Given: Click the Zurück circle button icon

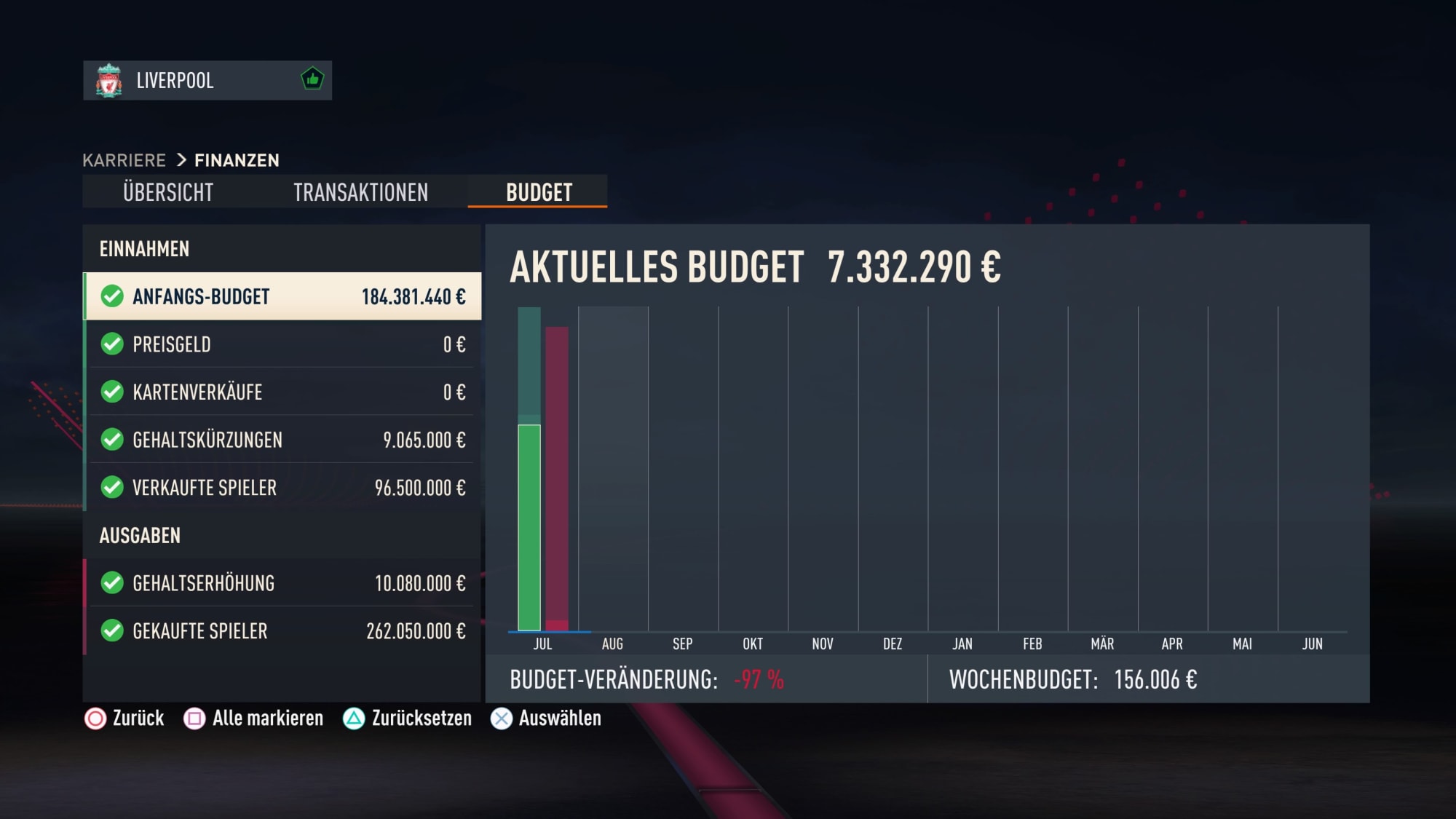Looking at the screenshot, I should (x=94, y=719).
